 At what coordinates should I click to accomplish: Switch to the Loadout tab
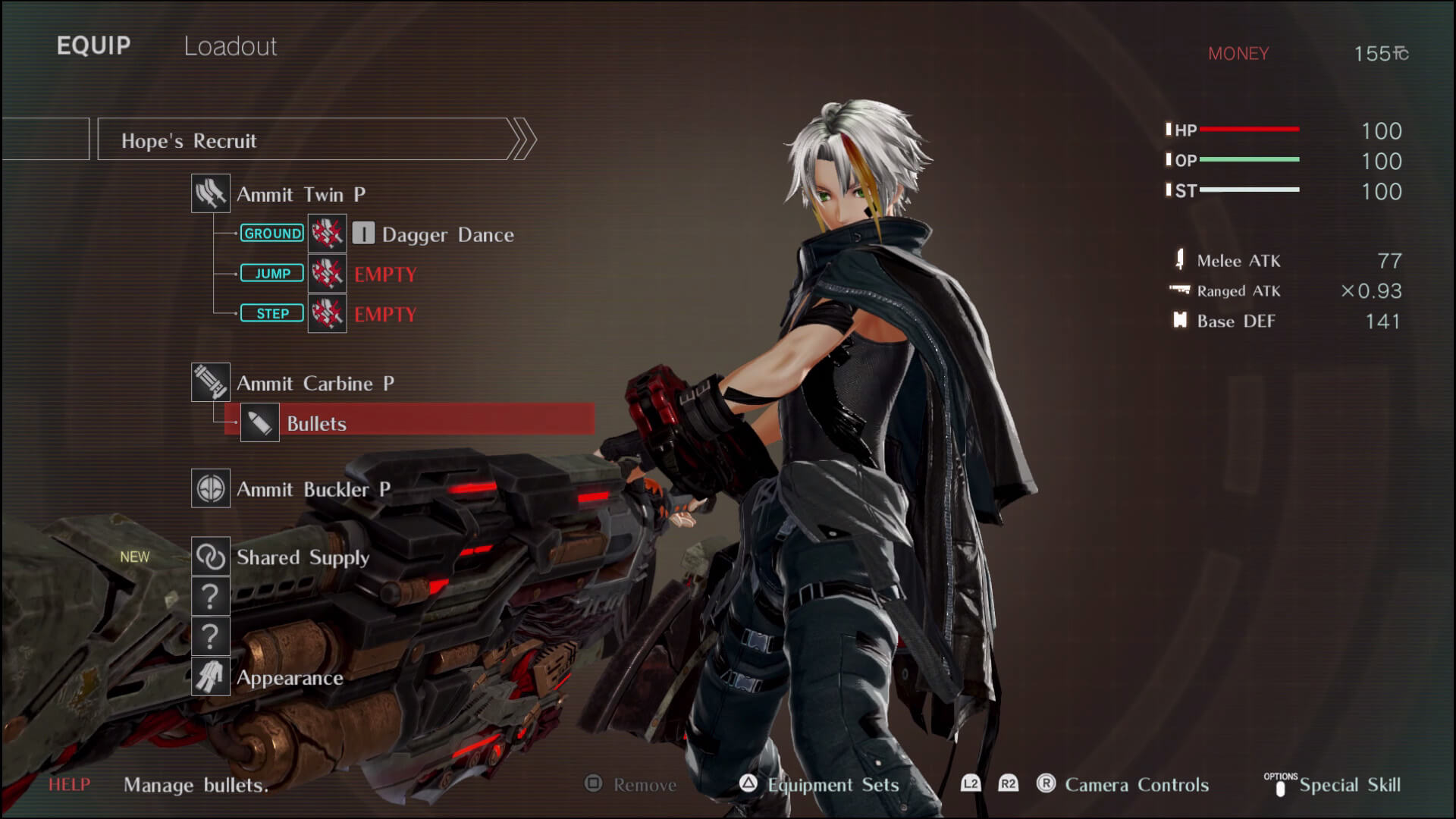pyautogui.click(x=231, y=46)
